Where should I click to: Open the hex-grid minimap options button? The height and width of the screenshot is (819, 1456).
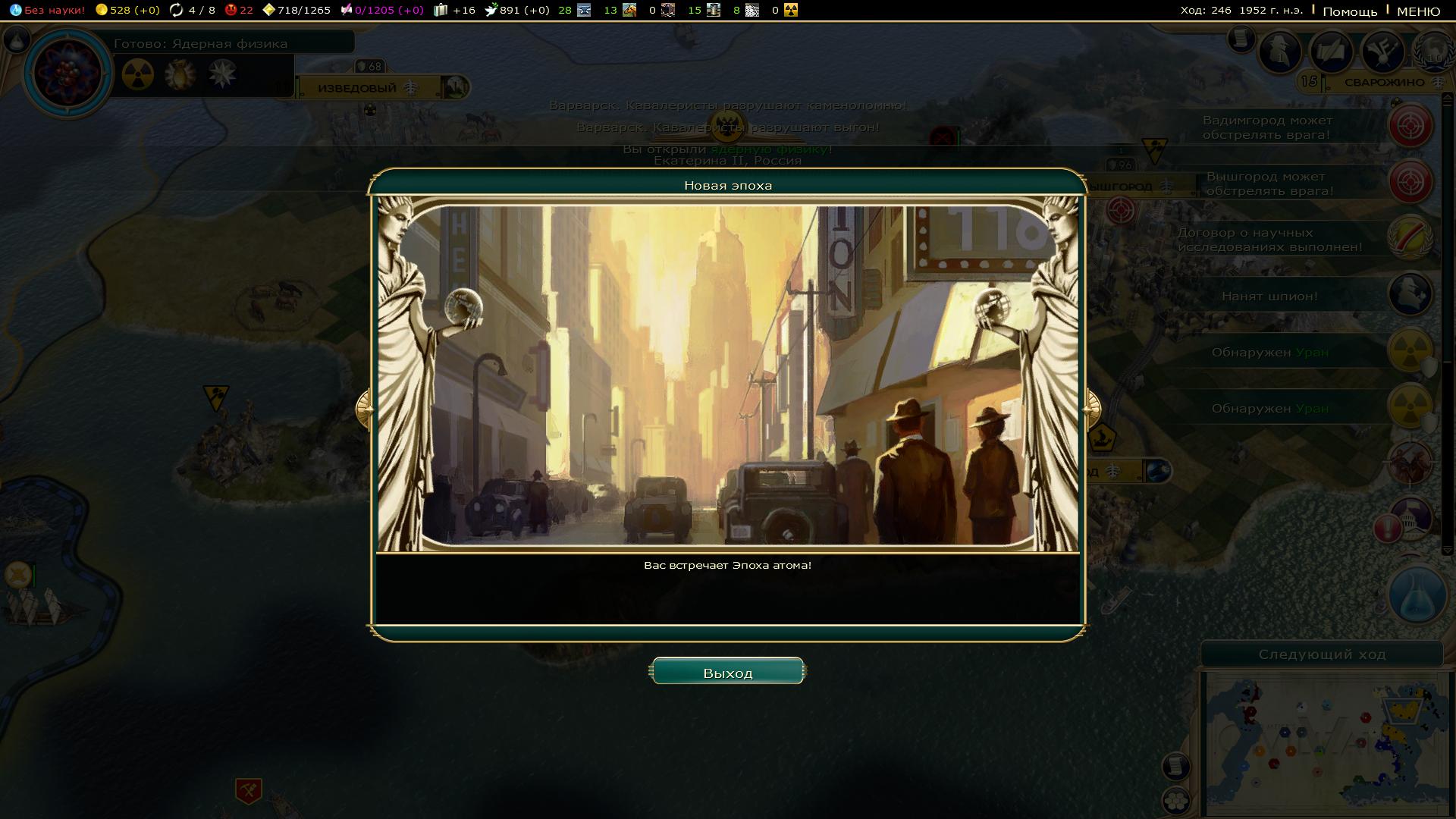click(x=1175, y=799)
